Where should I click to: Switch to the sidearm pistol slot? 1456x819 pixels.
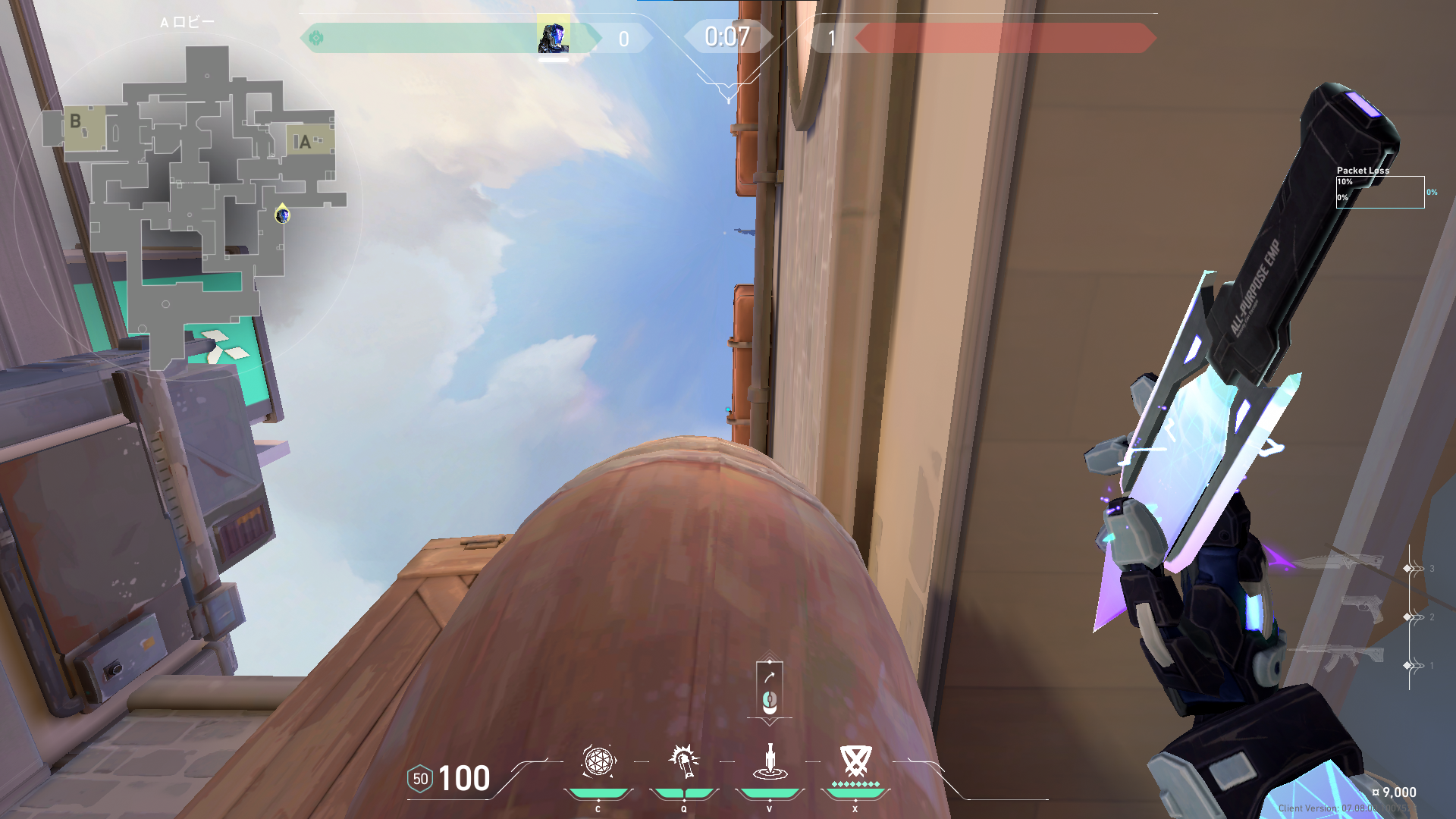click(1361, 610)
